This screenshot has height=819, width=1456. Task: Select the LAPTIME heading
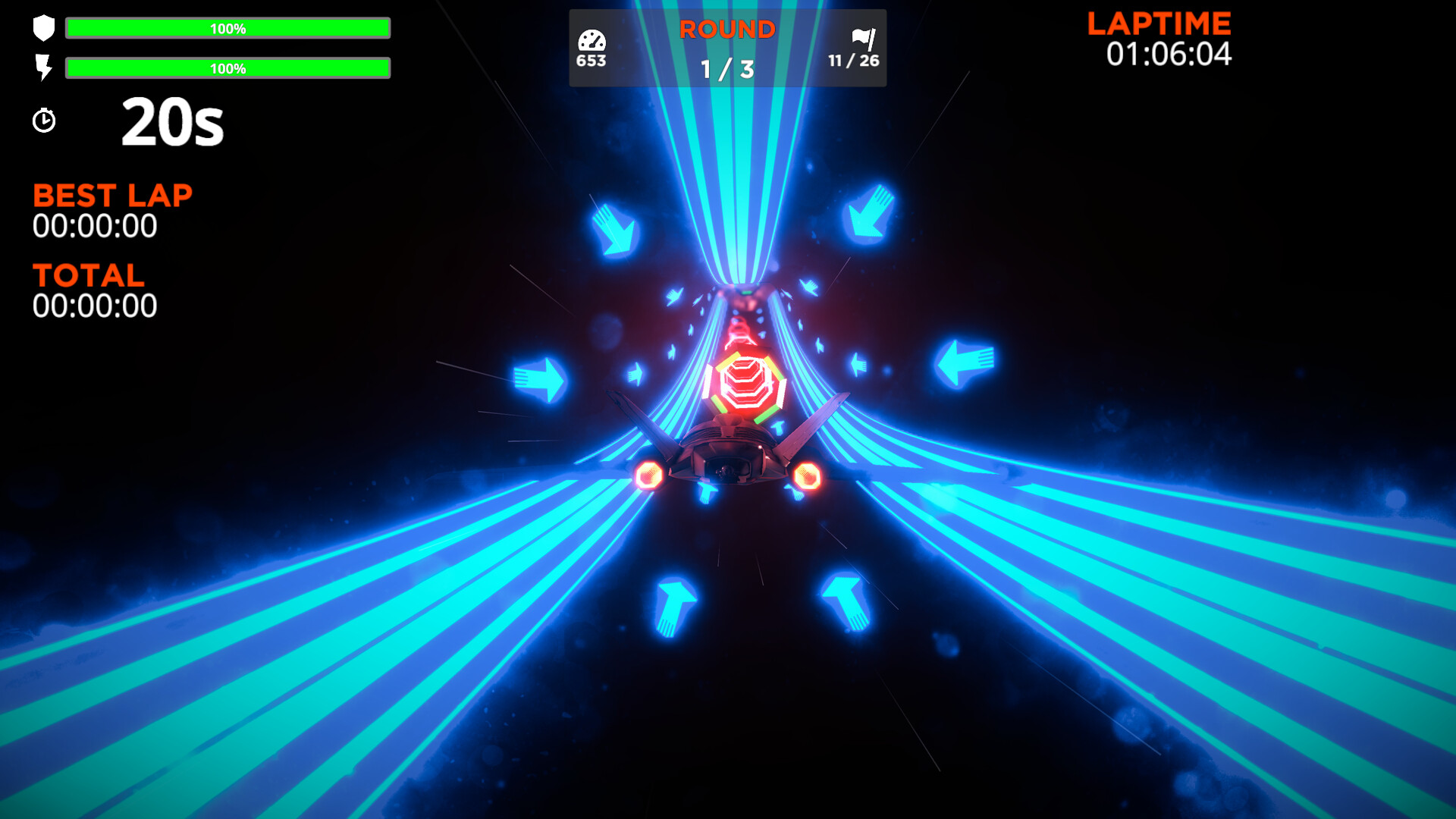(1159, 24)
